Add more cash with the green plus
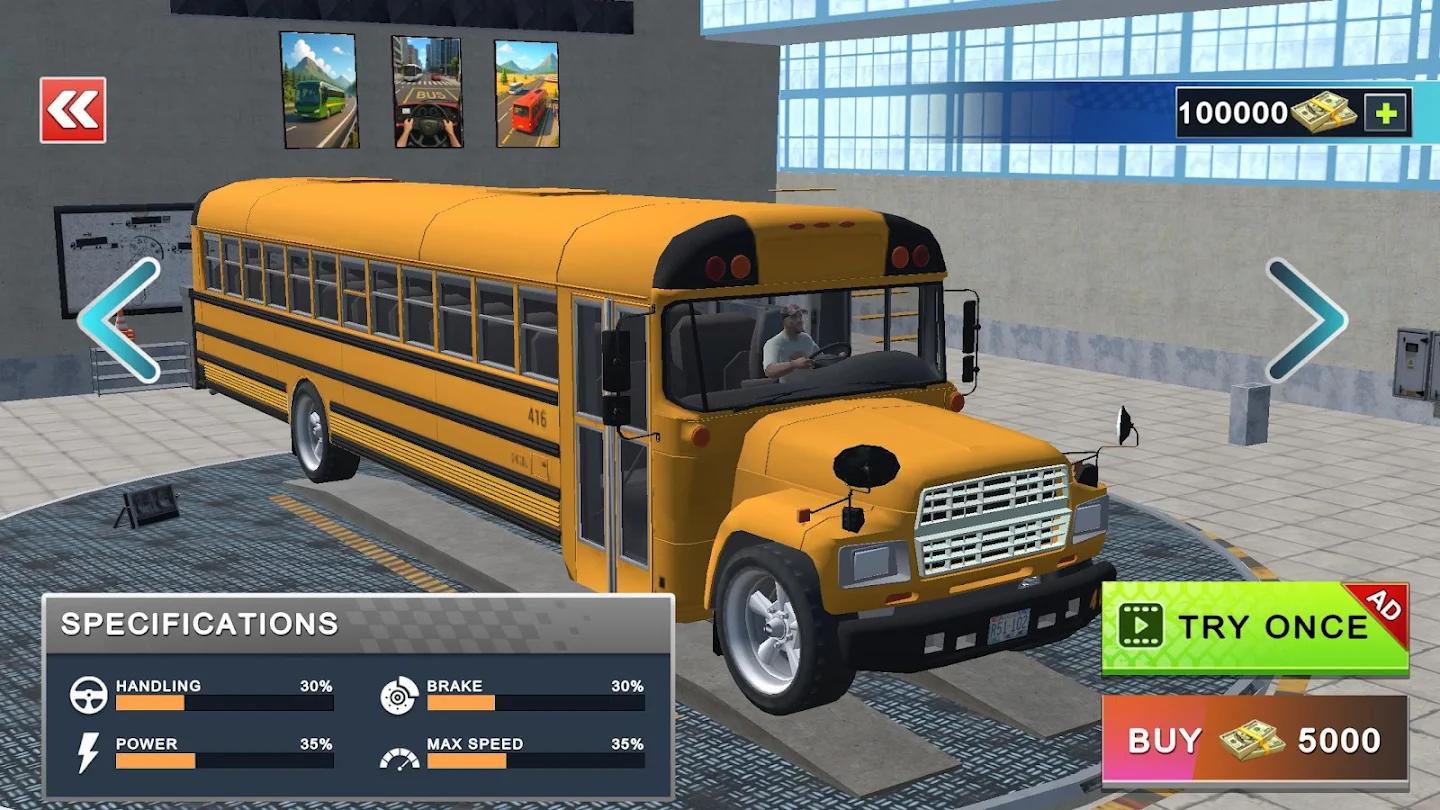Viewport: 1440px width, 810px height. click(x=1386, y=113)
